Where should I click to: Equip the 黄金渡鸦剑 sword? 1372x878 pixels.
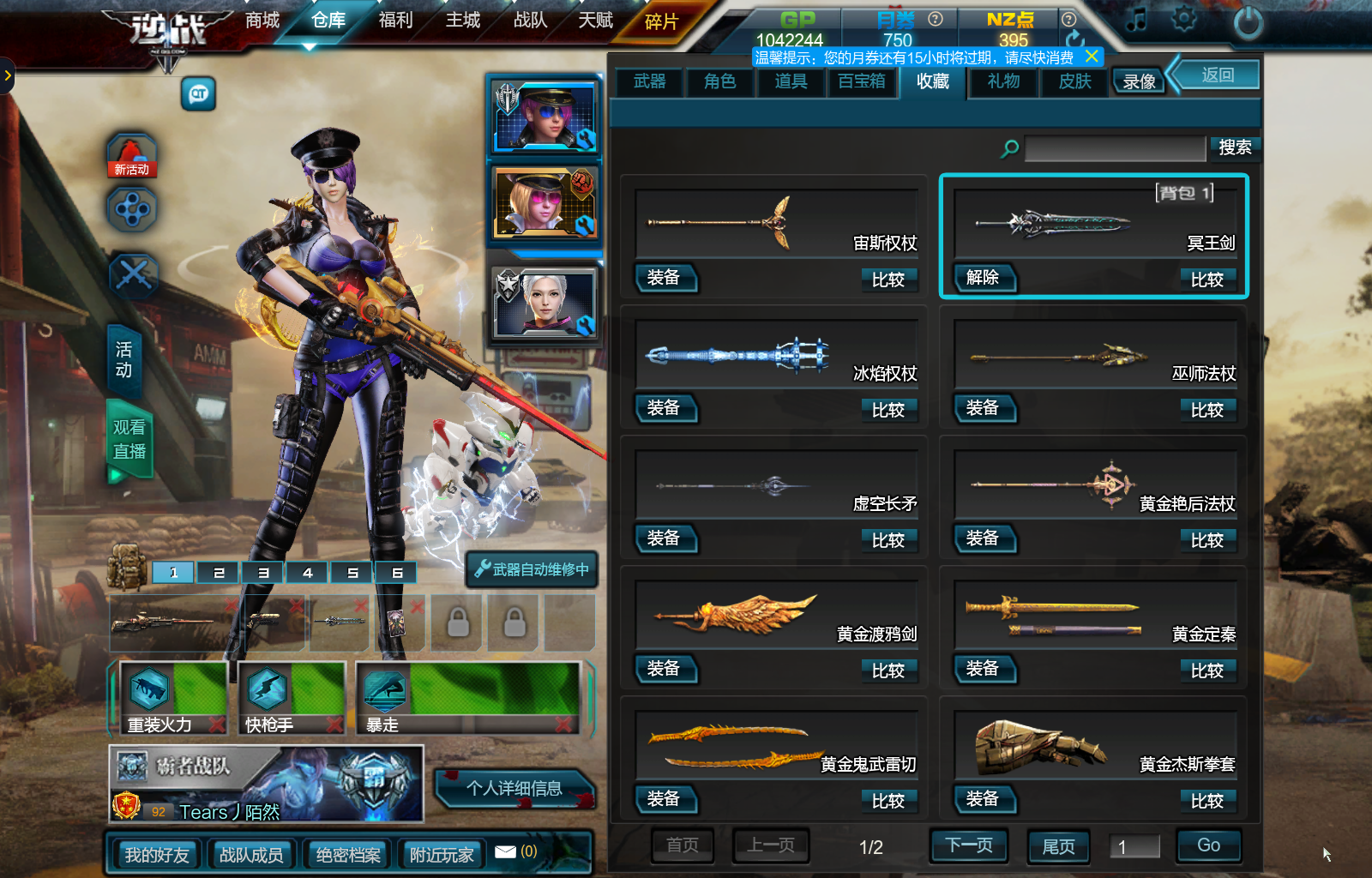[664, 669]
